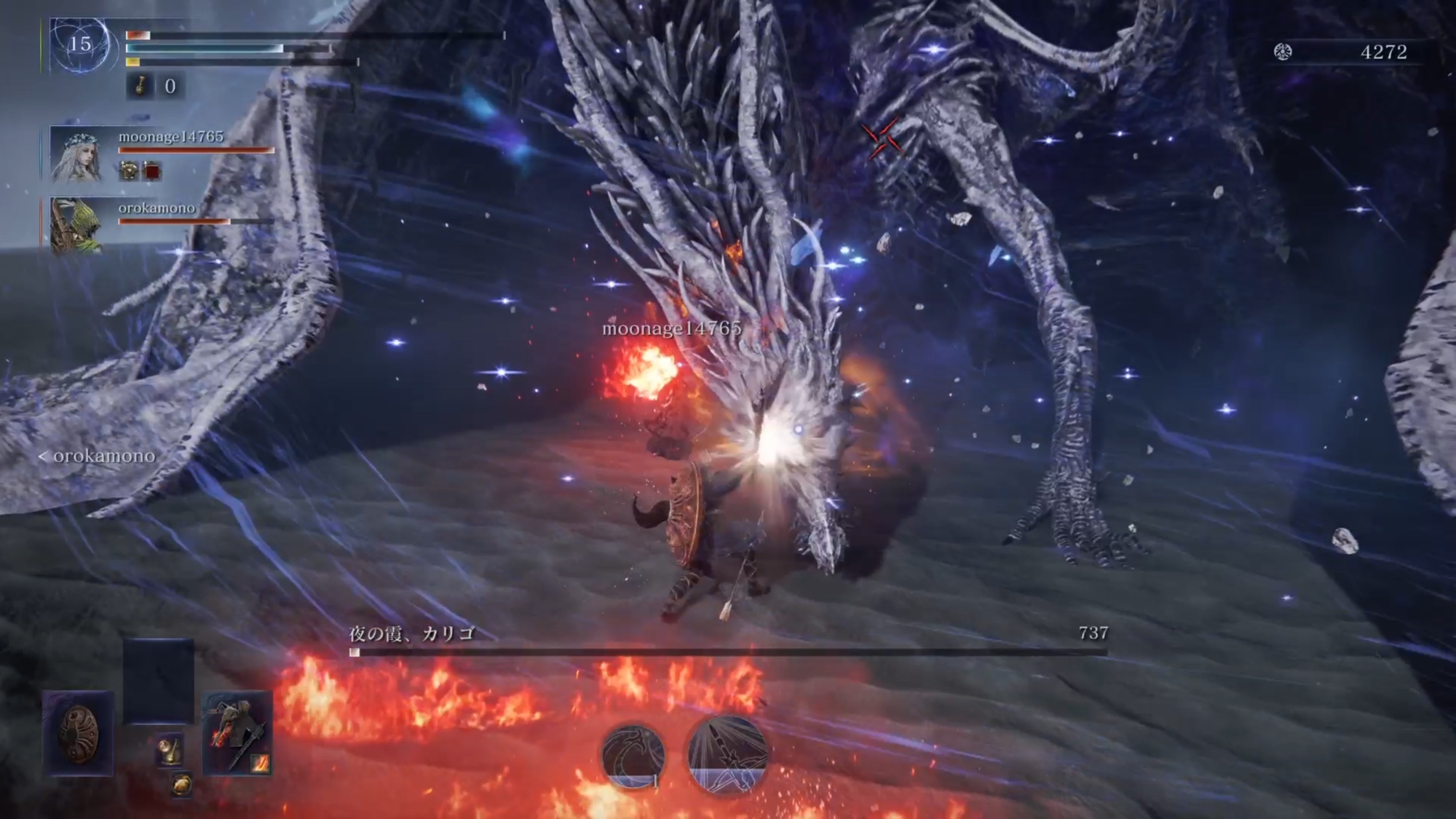Inspect moonage14765's golden buff status icon

coord(129,171)
